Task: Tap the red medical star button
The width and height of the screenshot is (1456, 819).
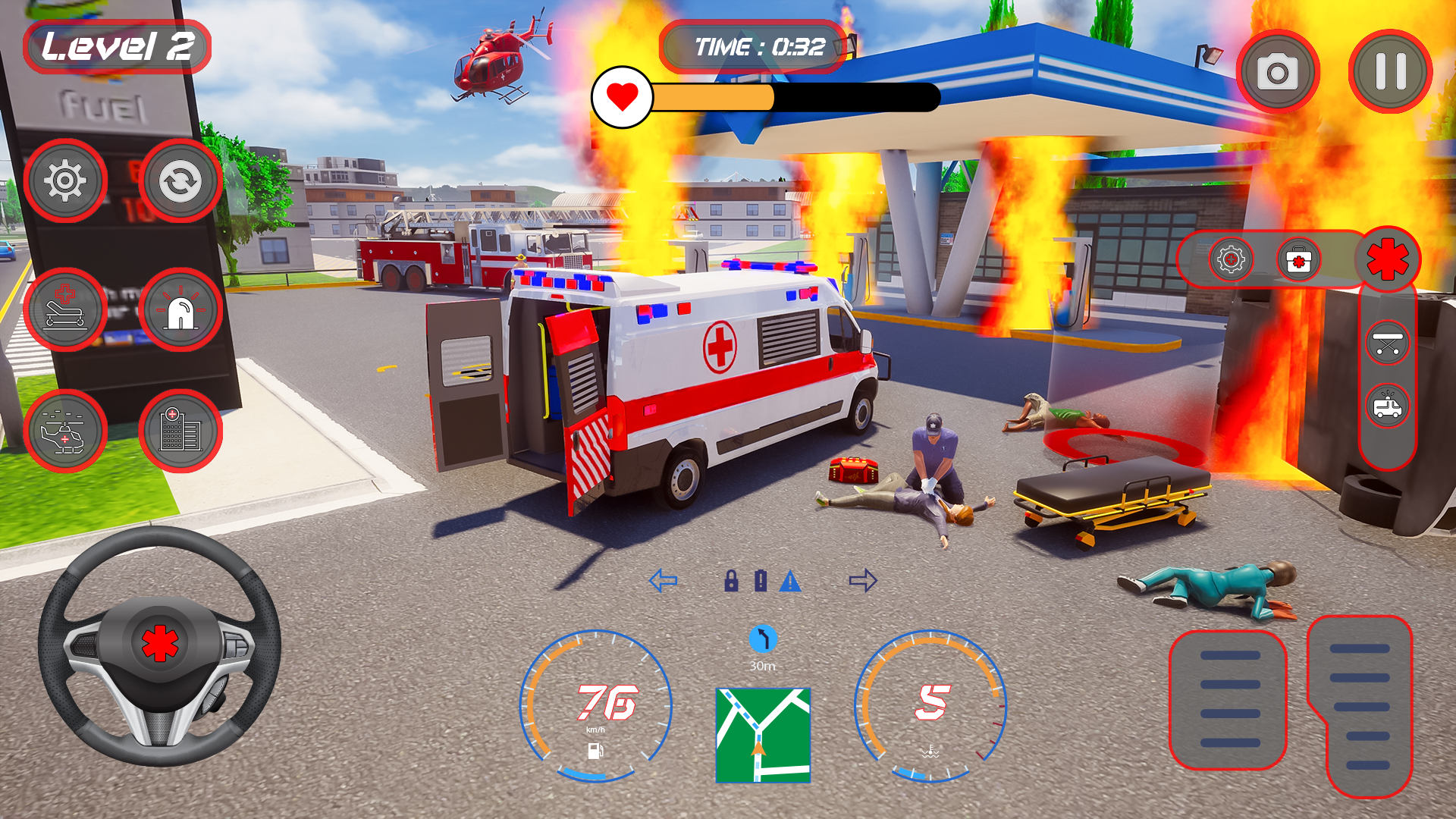Action: (1388, 259)
